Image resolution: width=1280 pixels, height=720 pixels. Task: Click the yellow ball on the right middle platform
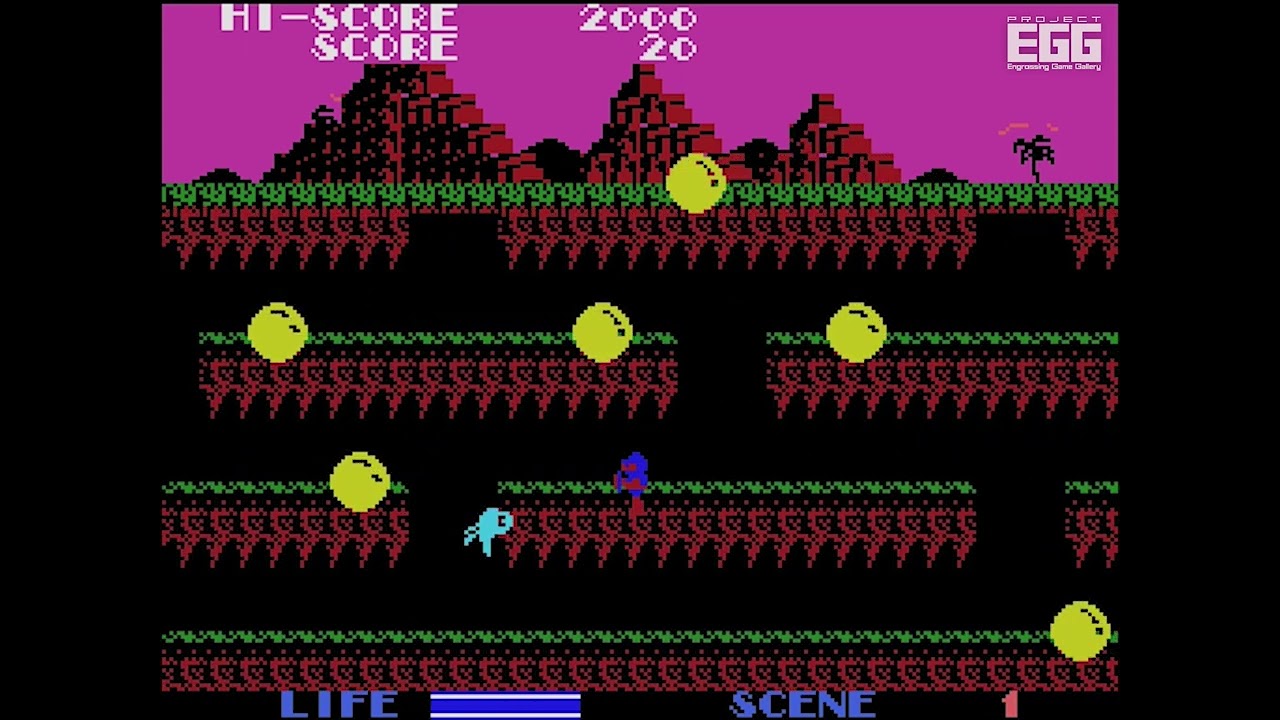coord(857,333)
